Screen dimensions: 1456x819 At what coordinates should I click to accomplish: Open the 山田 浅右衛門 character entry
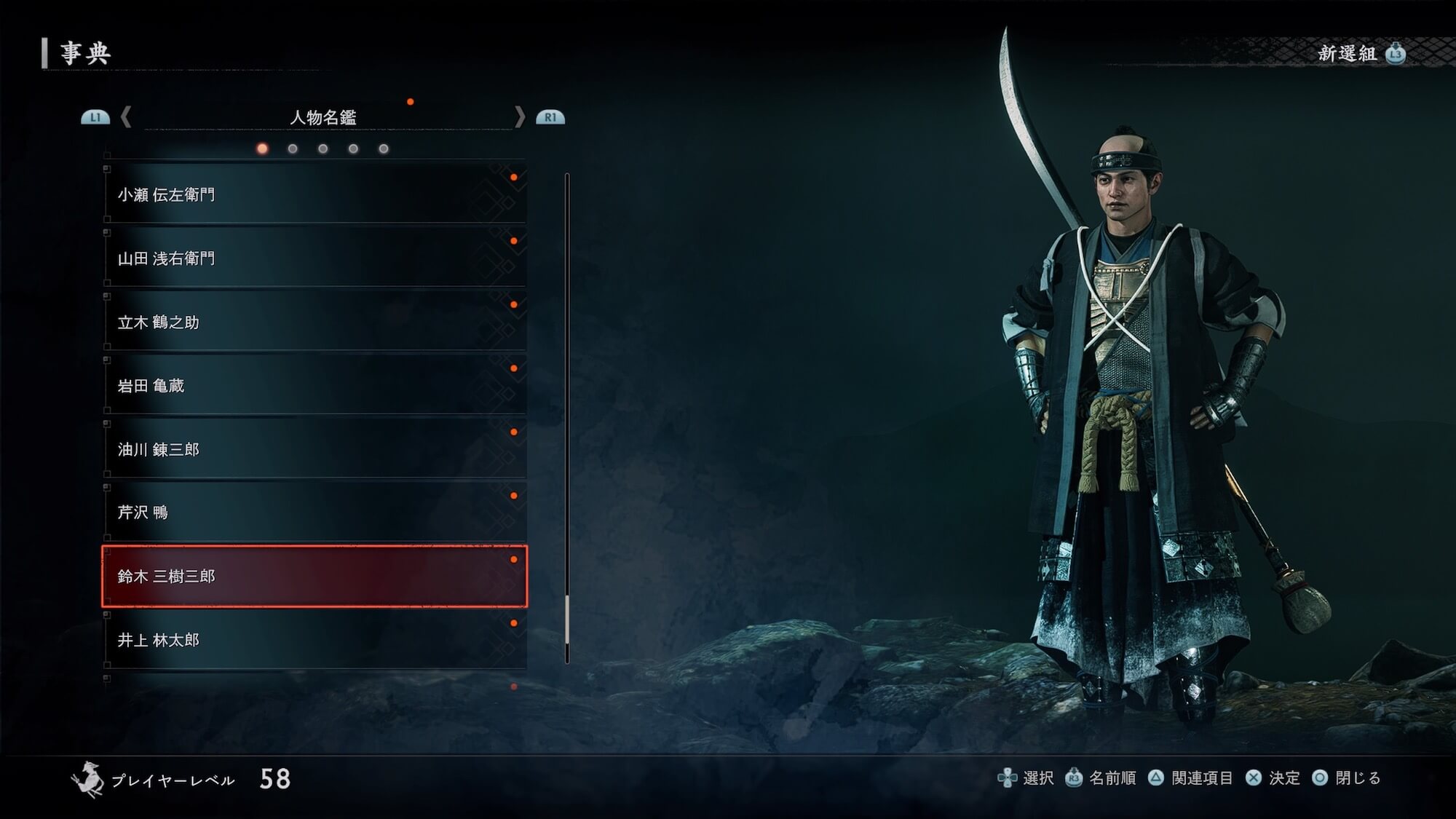[x=313, y=258]
